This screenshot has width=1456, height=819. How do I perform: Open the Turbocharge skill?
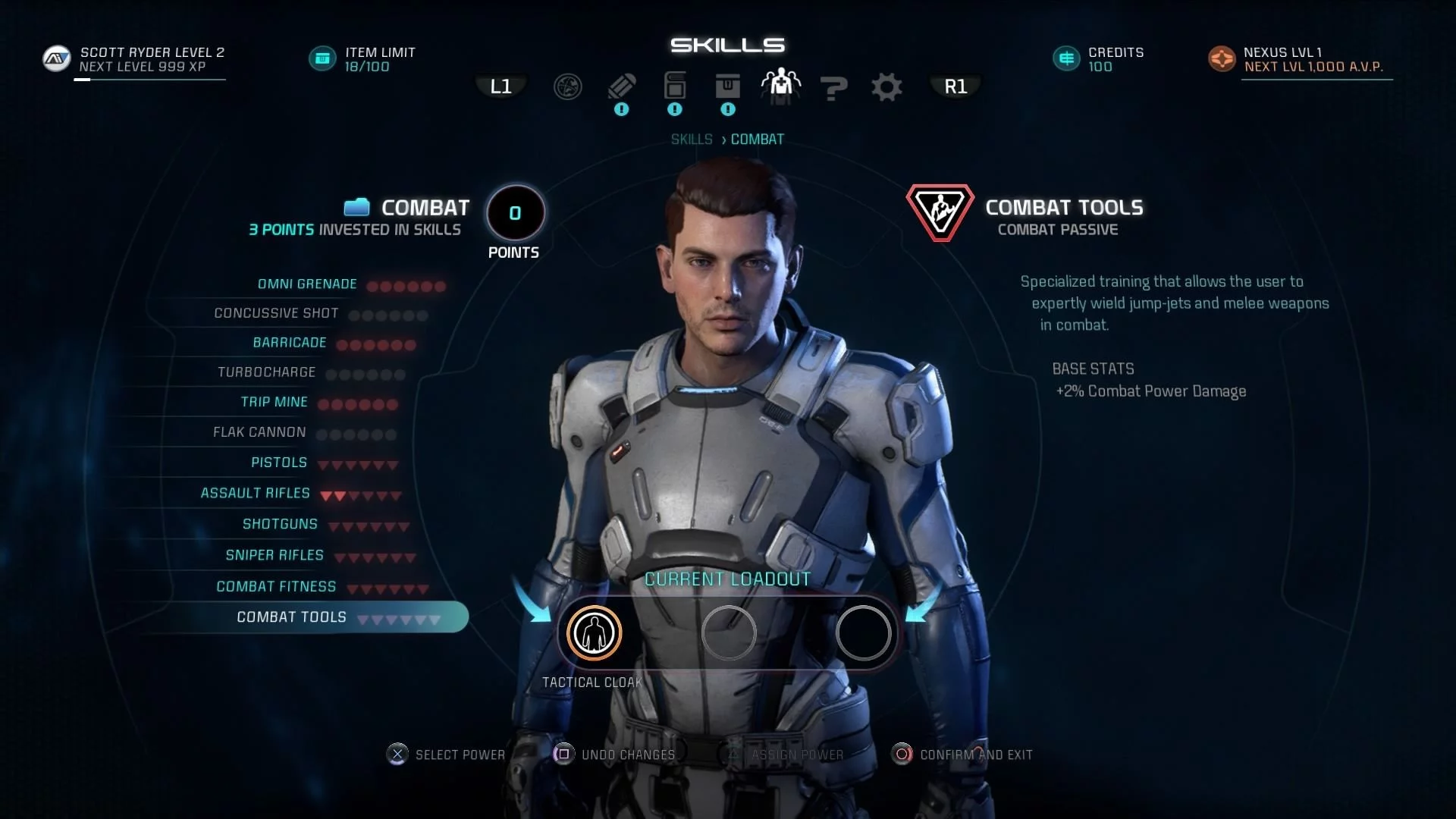266,372
